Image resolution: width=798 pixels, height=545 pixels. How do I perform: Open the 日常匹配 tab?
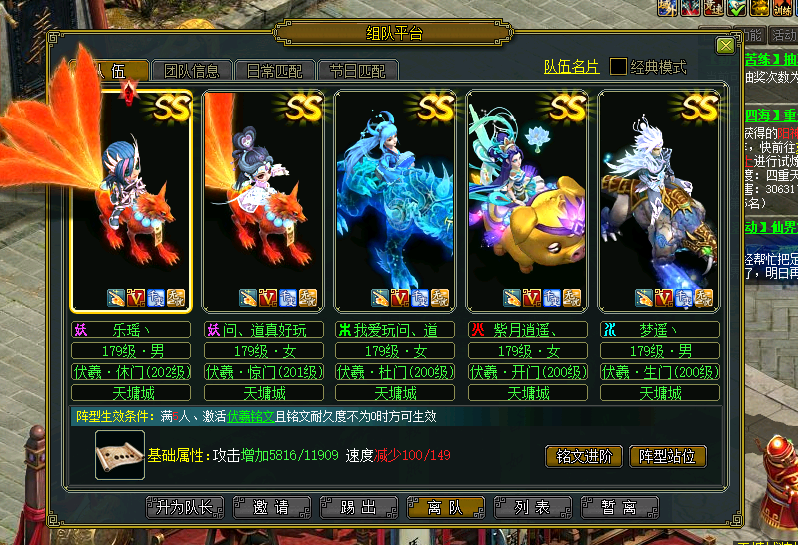[274, 70]
